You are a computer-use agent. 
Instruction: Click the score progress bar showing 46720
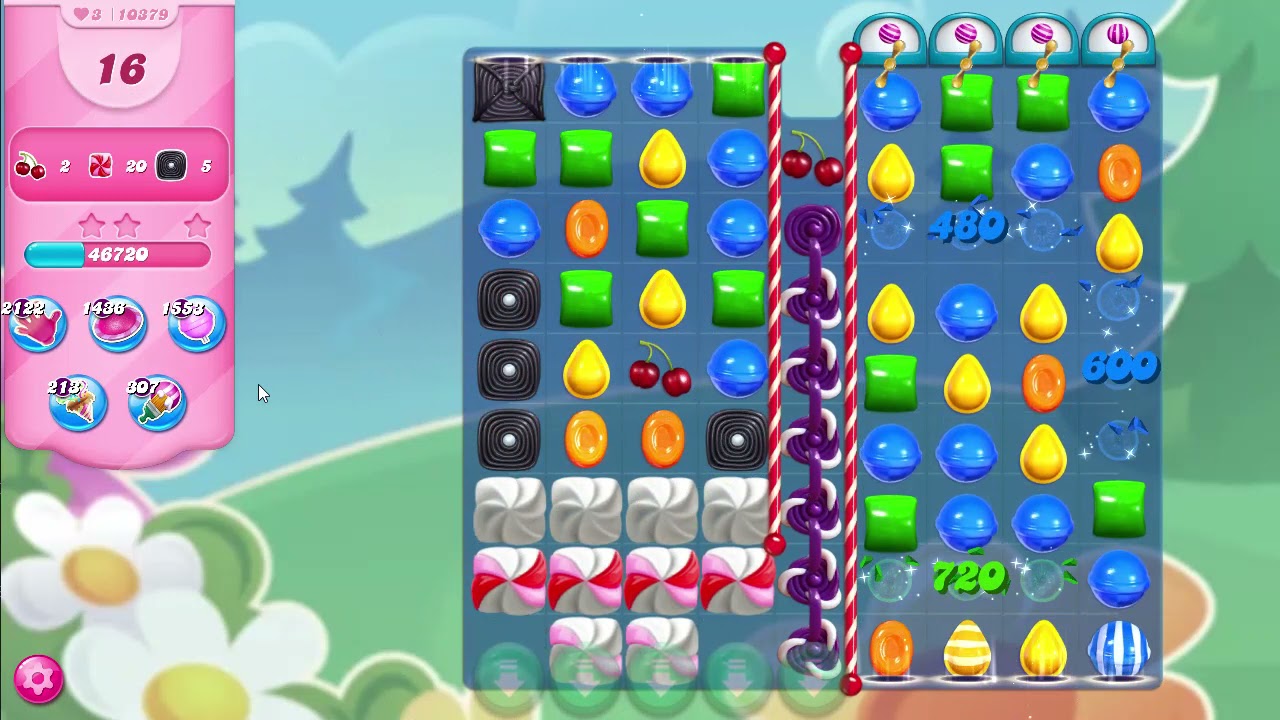click(119, 255)
